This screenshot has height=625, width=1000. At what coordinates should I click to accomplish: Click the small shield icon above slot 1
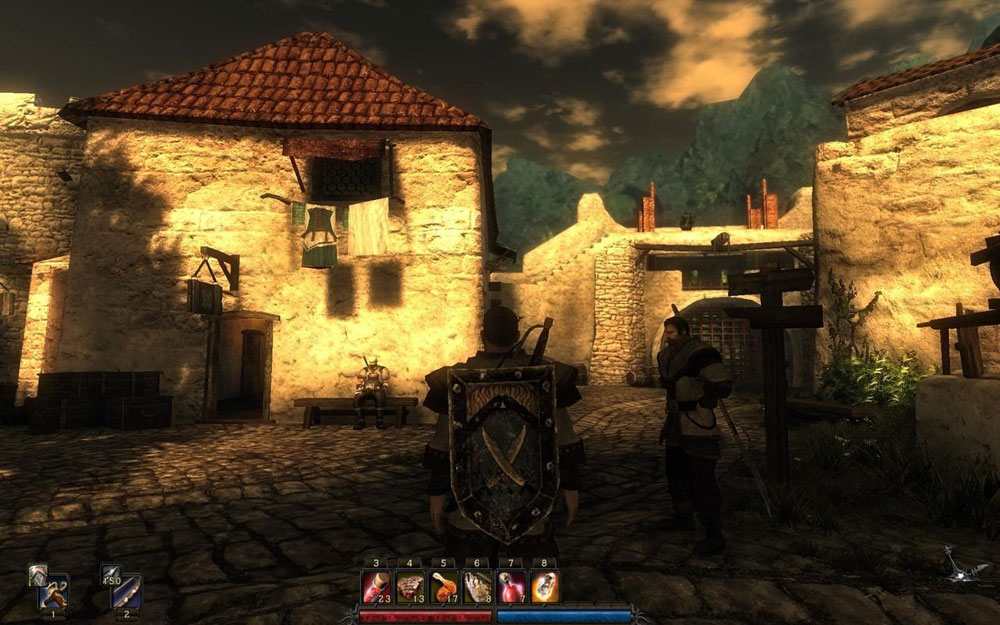pos(37,573)
